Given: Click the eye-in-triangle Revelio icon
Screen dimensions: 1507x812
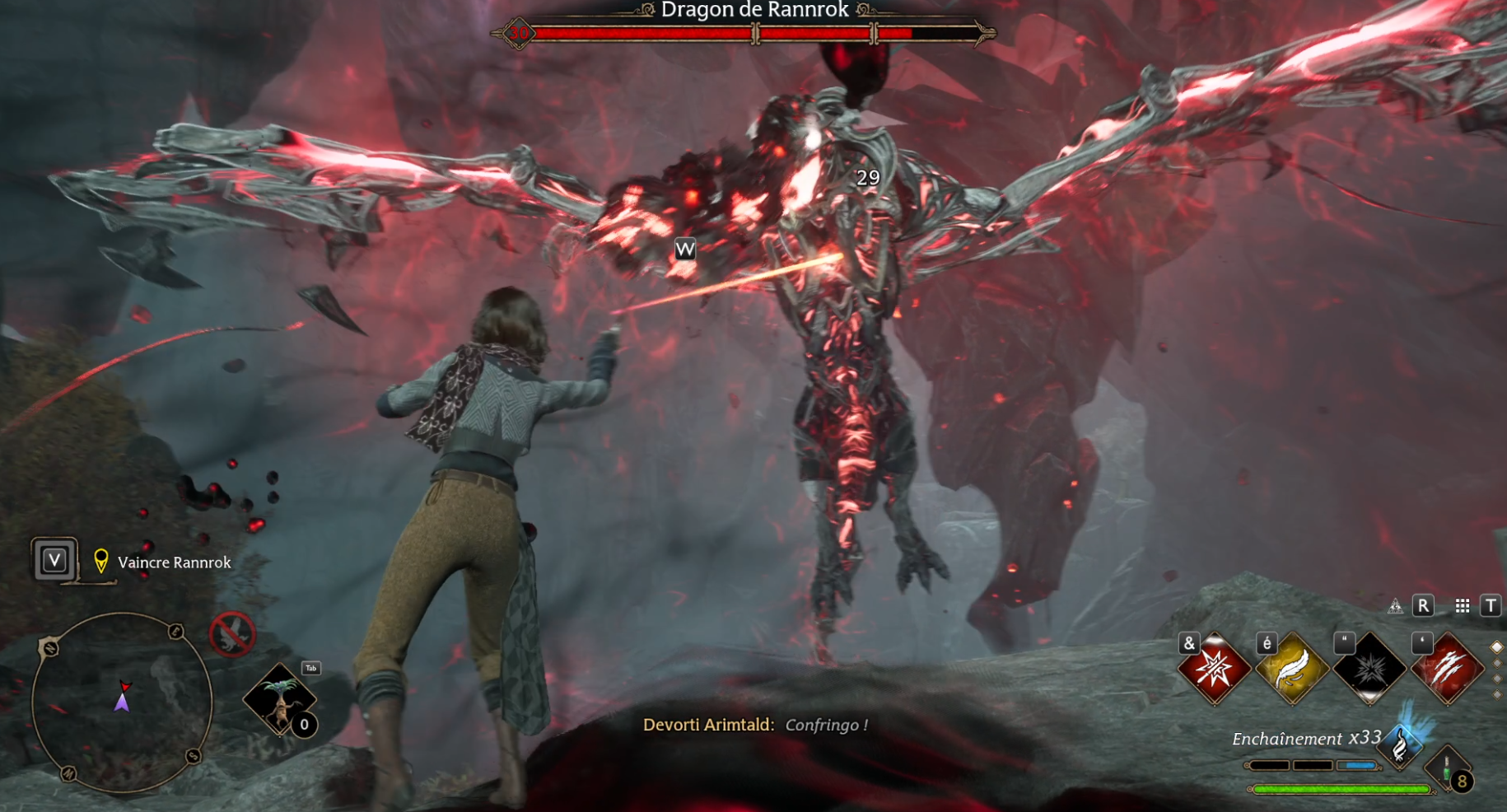Looking at the screenshot, I should tap(1395, 607).
